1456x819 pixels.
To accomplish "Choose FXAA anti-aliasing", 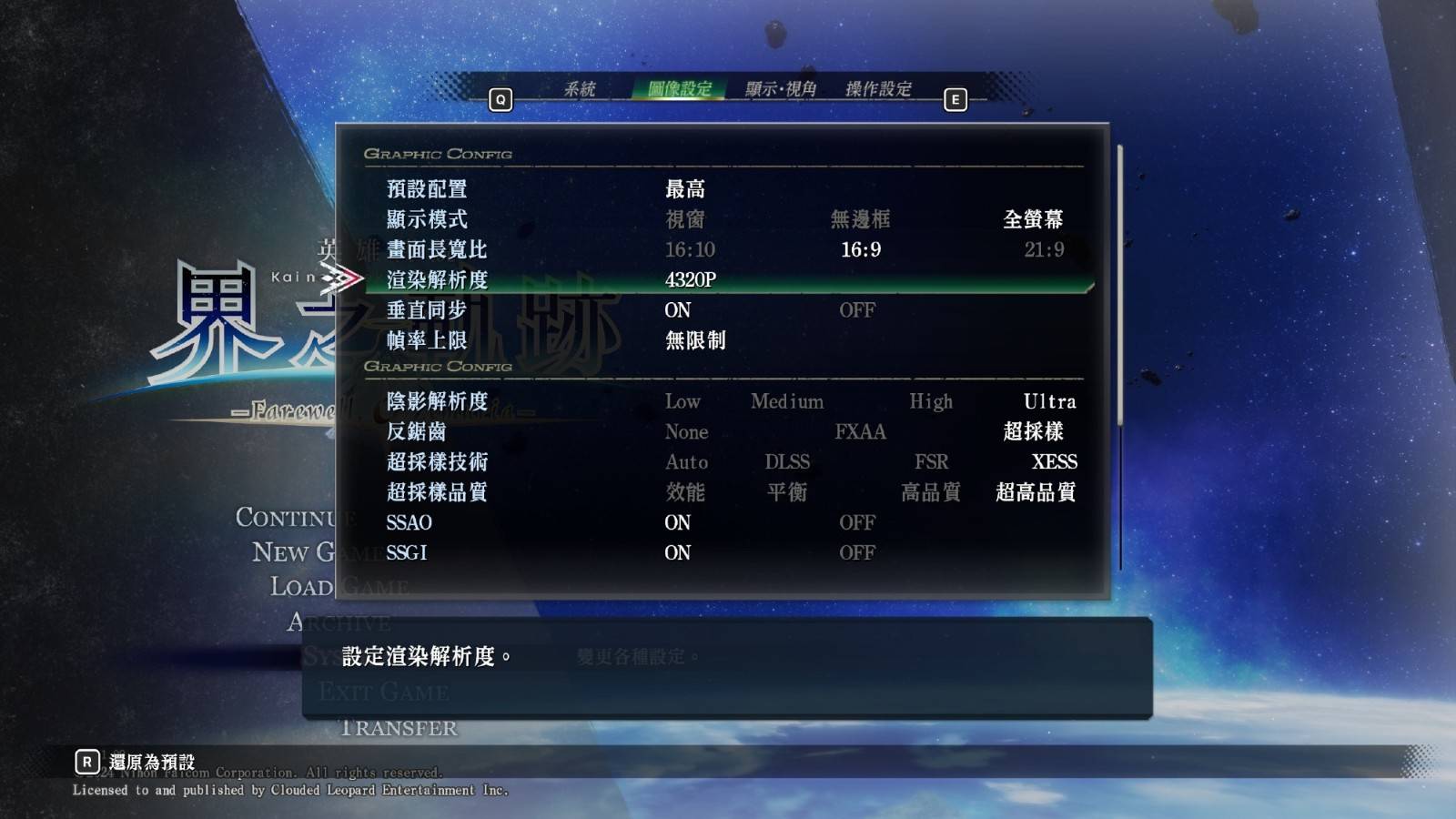I will click(859, 432).
